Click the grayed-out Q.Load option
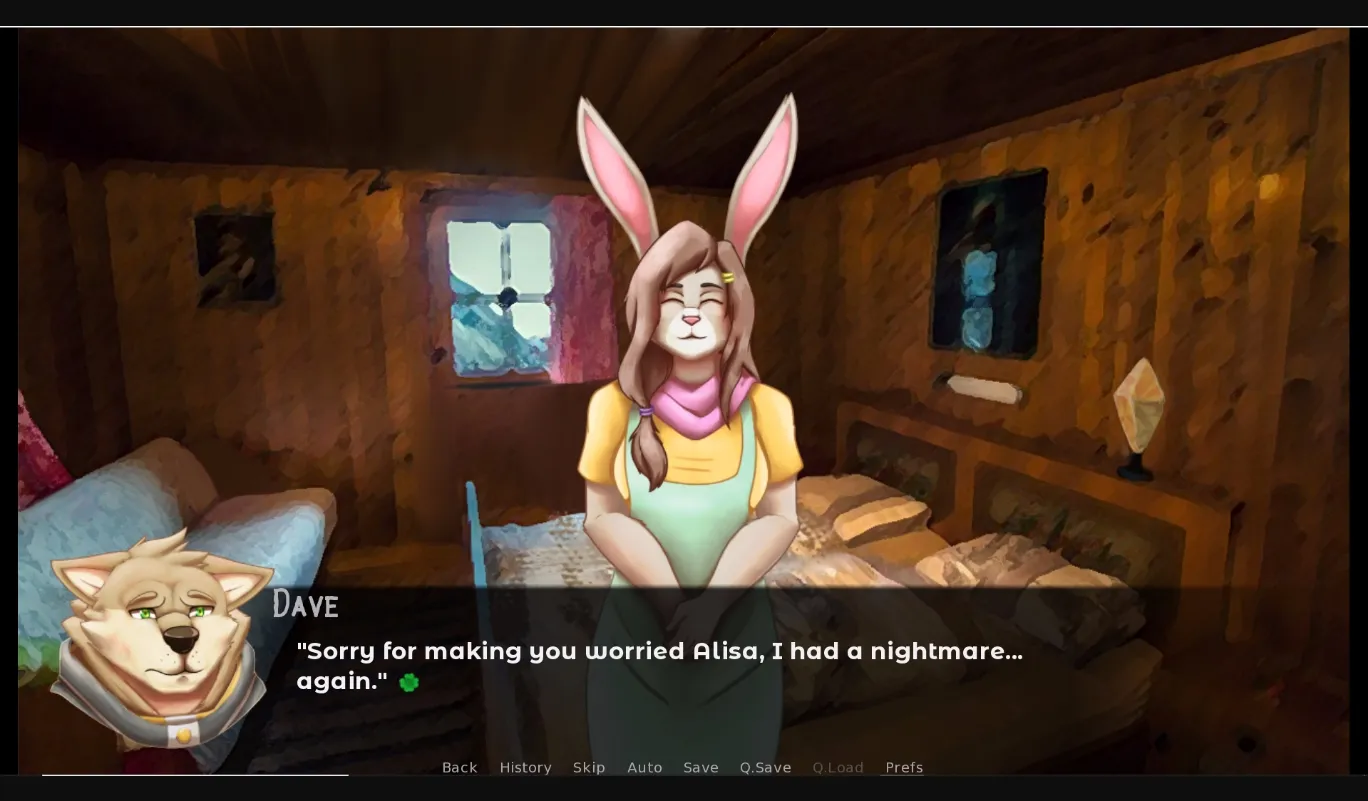 pos(838,767)
